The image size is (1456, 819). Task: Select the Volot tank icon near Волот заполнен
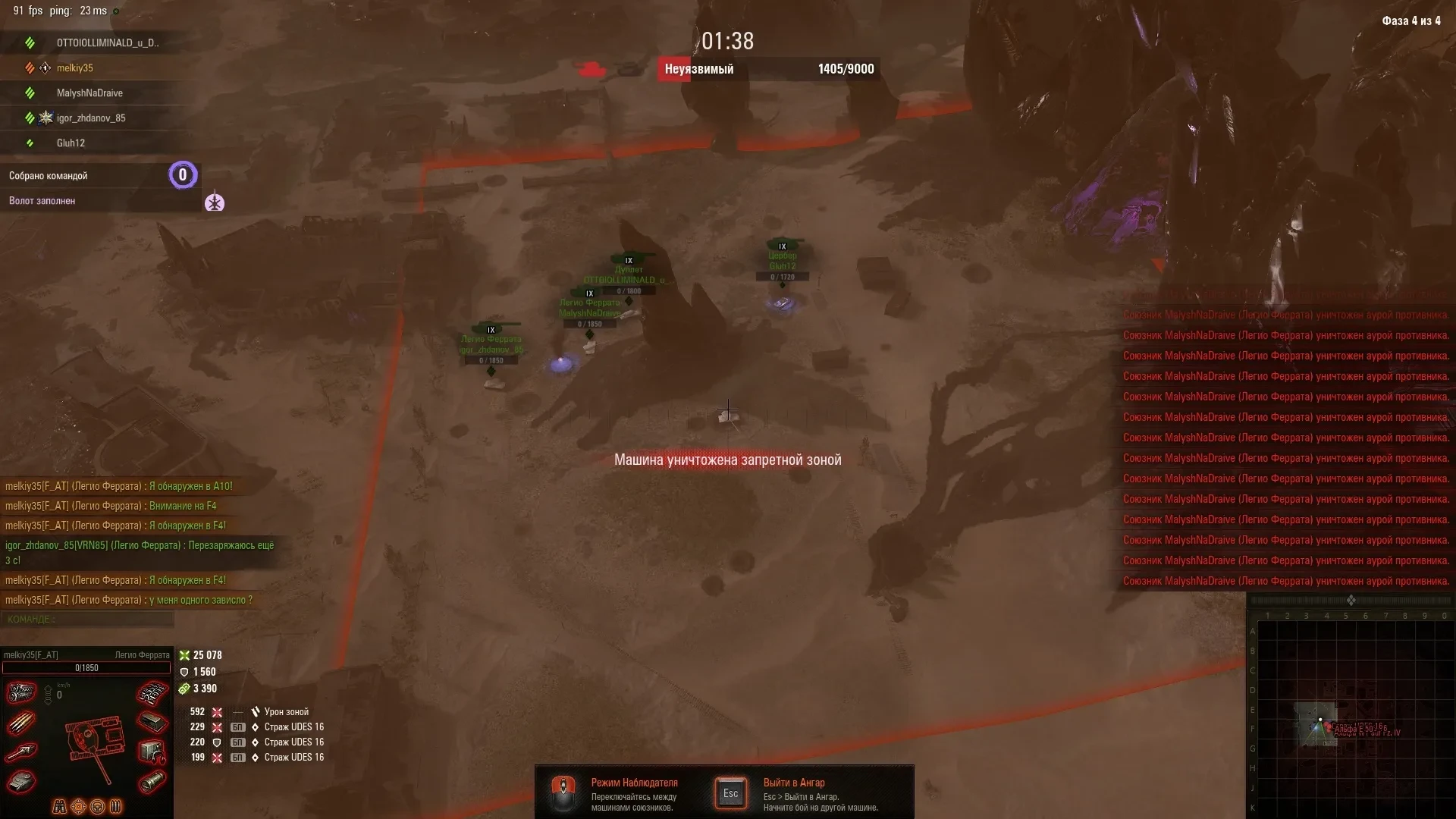(215, 203)
